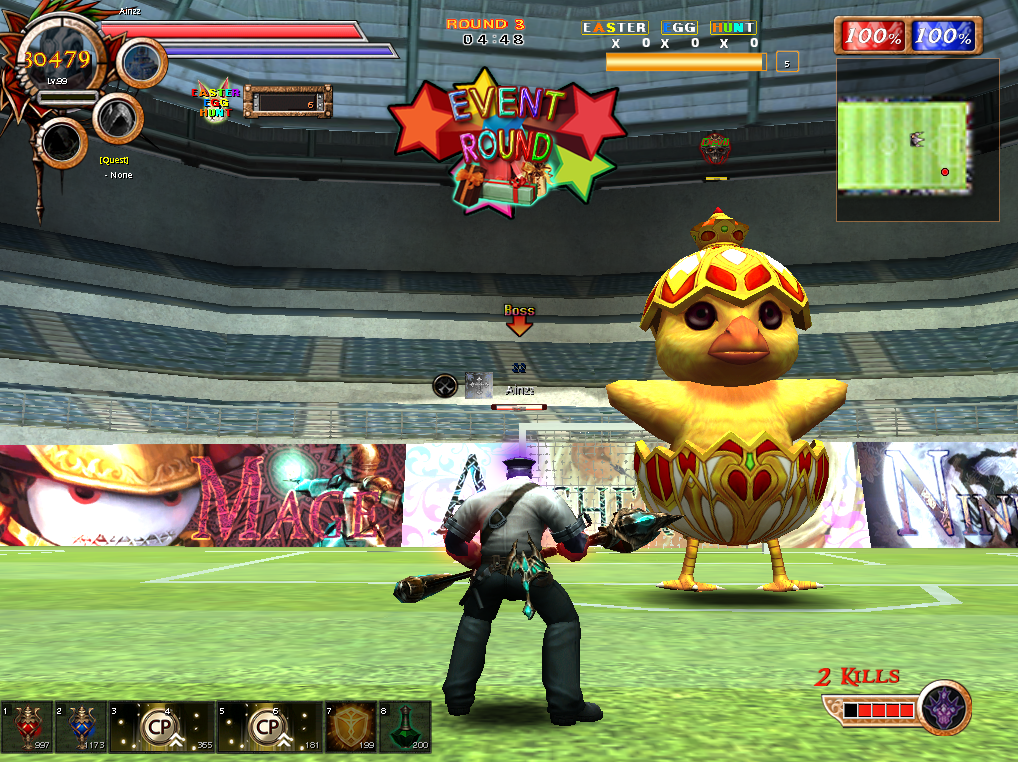Activate the second CP boost item
Image resolution: width=1018 pixels, height=762 pixels.
[270, 726]
